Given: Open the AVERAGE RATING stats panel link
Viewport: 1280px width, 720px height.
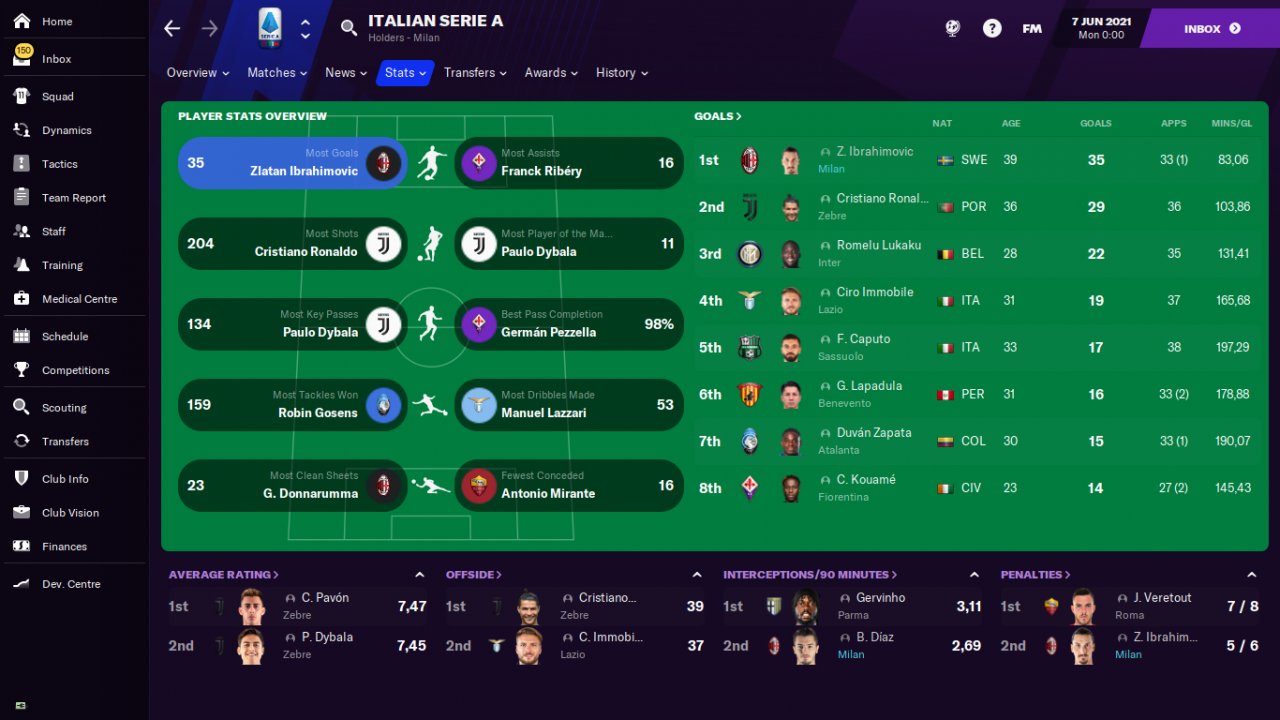Looking at the screenshot, I should click(x=223, y=575).
